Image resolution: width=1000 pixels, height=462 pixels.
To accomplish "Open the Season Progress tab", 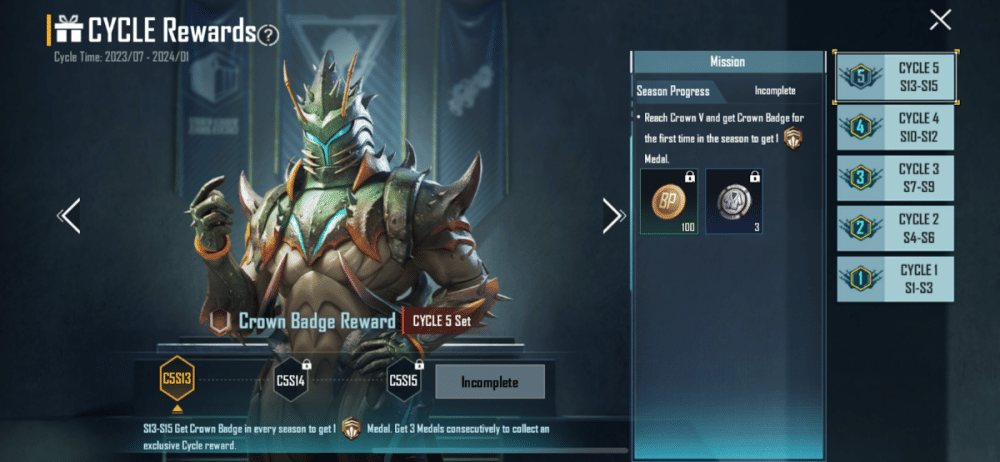I will [674, 91].
